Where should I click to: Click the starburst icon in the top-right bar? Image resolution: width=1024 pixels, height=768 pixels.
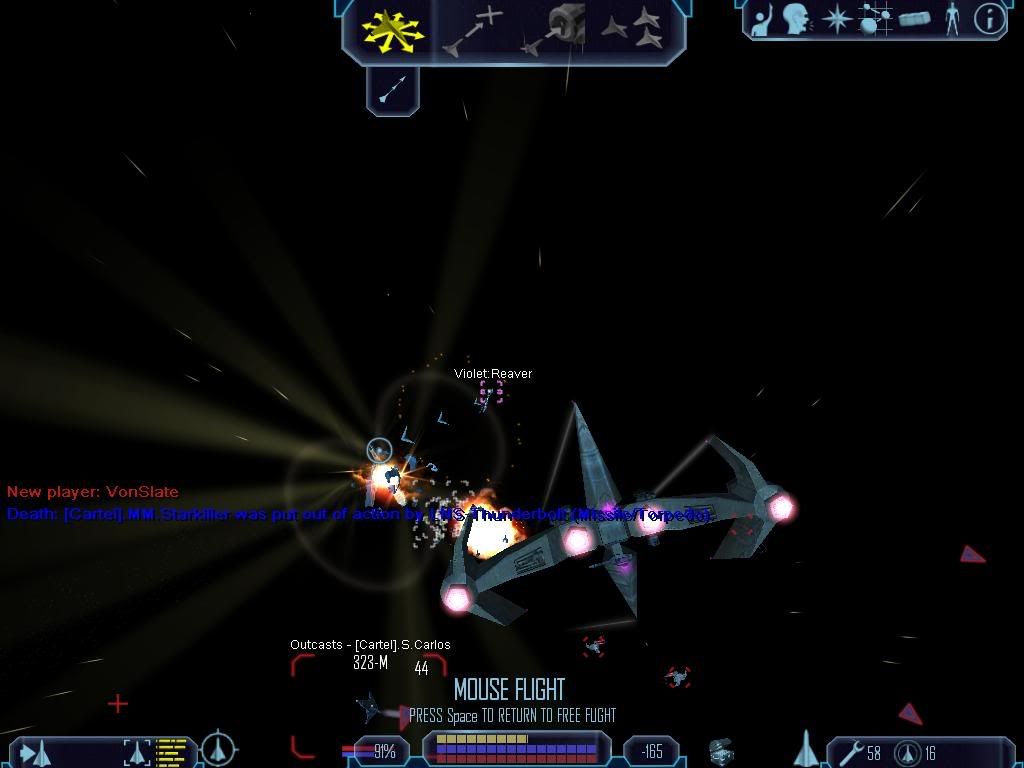[x=836, y=19]
